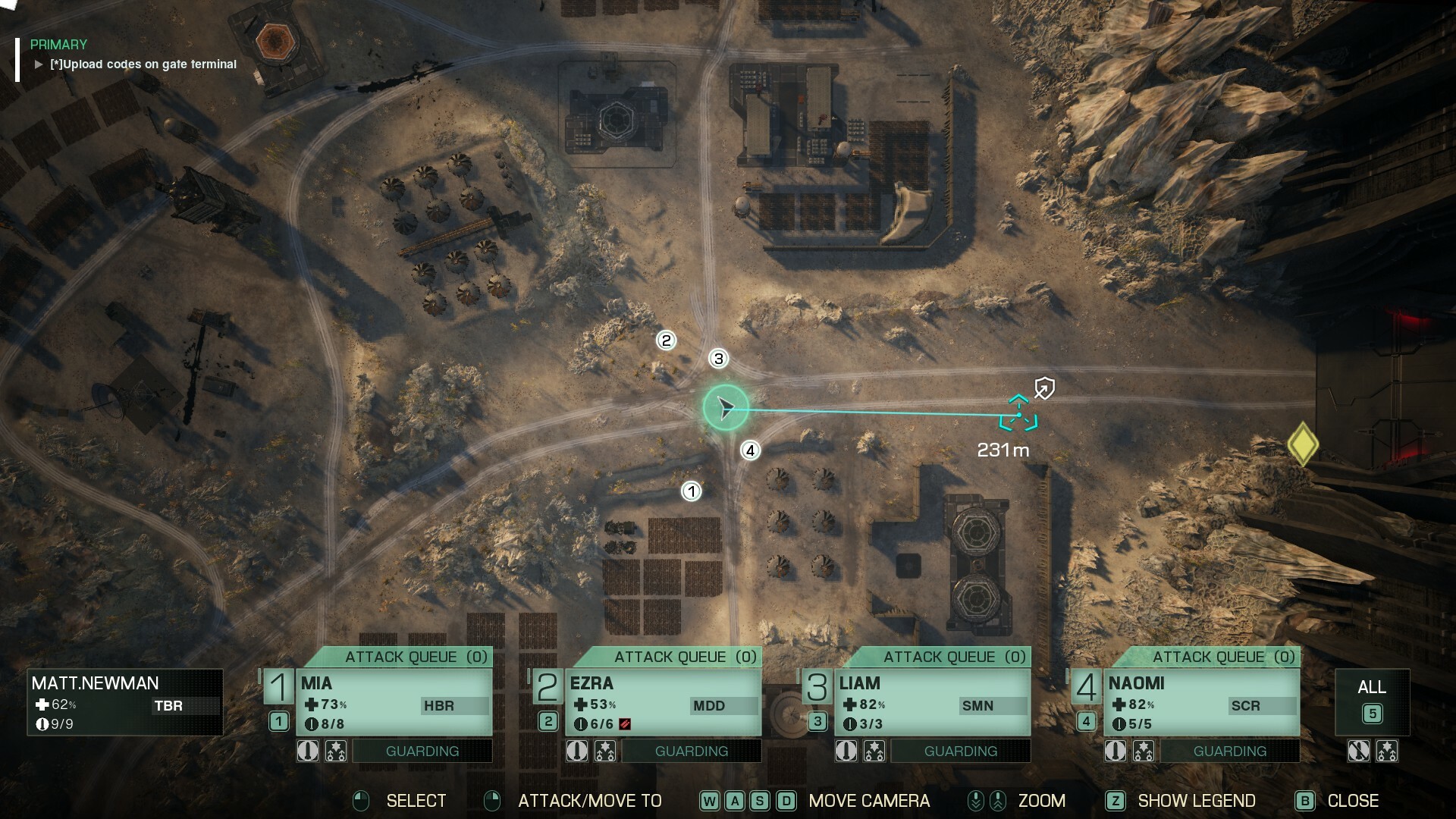Click the formation icon under the ALL panel
1456x819 pixels.
(1389, 751)
